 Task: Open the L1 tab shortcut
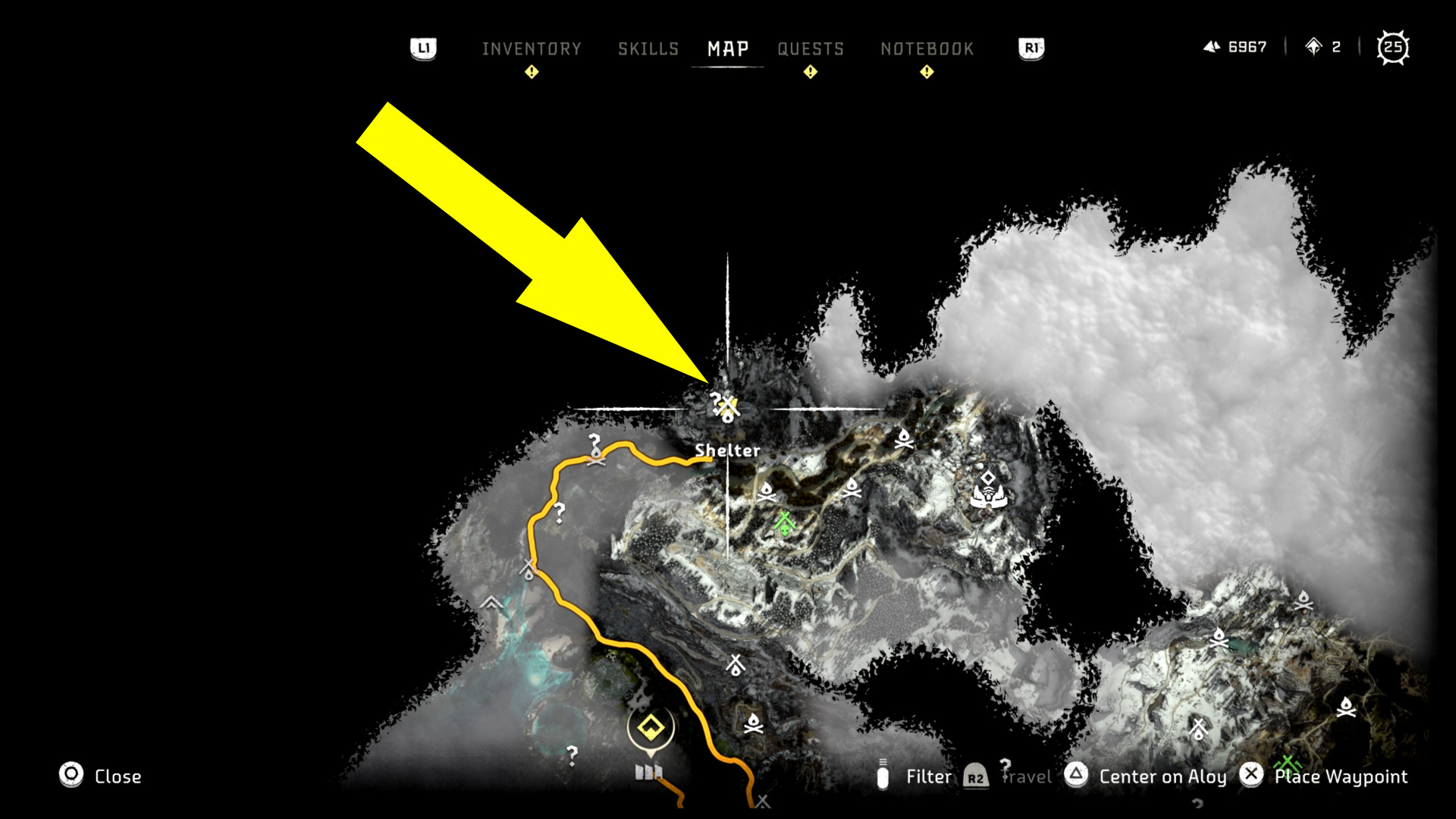point(425,47)
